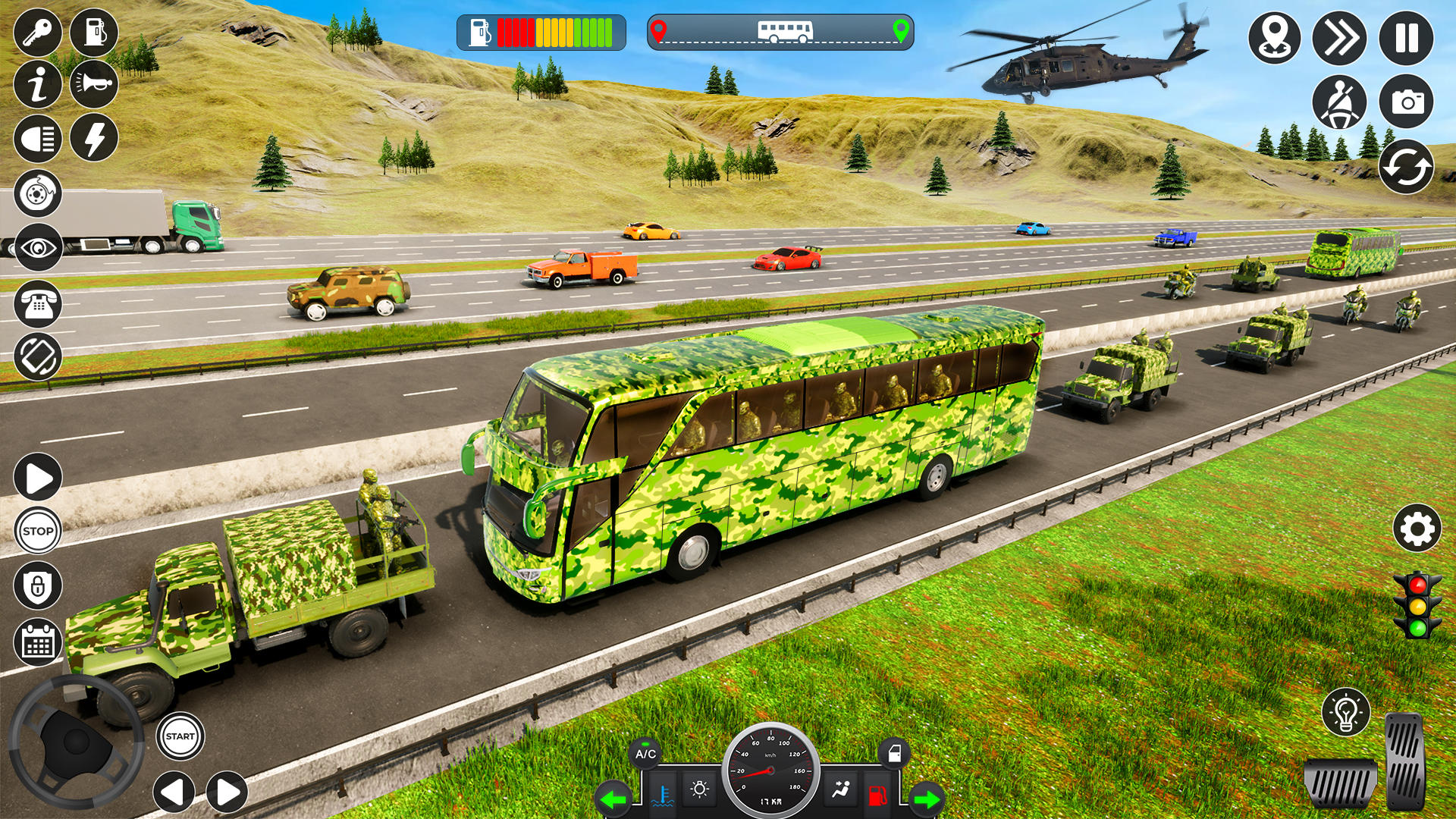1456x819 pixels.
Task: Fasten the seatbelt icon
Action: coord(1339,102)
